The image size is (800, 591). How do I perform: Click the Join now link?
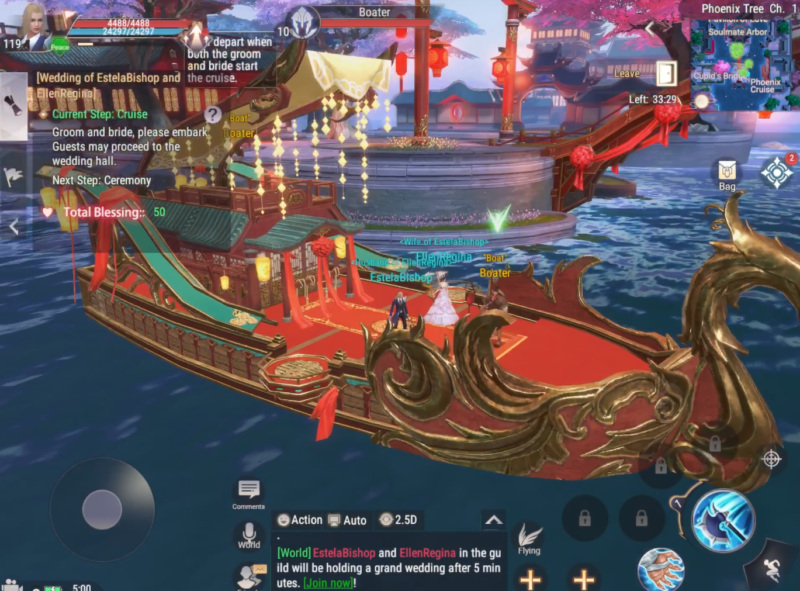pyautogui.click(x=327, y=583)
